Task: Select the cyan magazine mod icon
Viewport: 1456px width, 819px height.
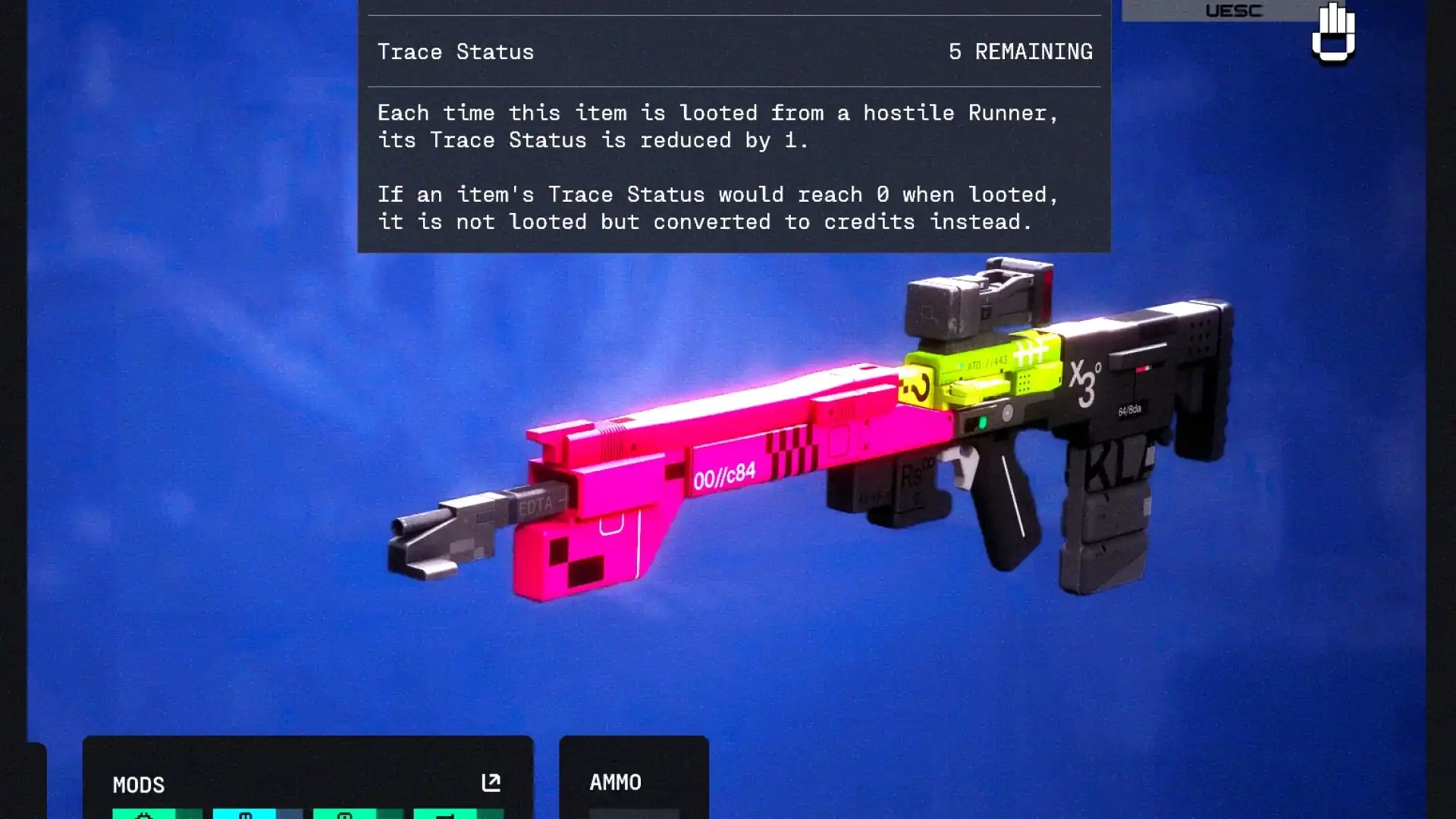Action: (x=244, y=815)
